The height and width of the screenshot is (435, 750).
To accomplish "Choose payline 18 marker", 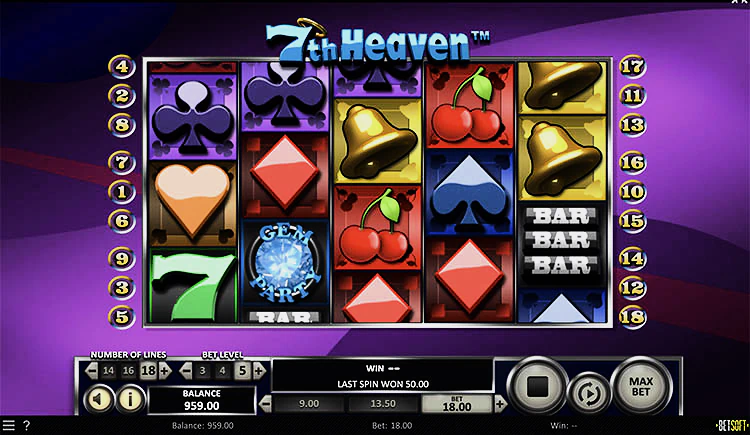I will pos(631,314).
